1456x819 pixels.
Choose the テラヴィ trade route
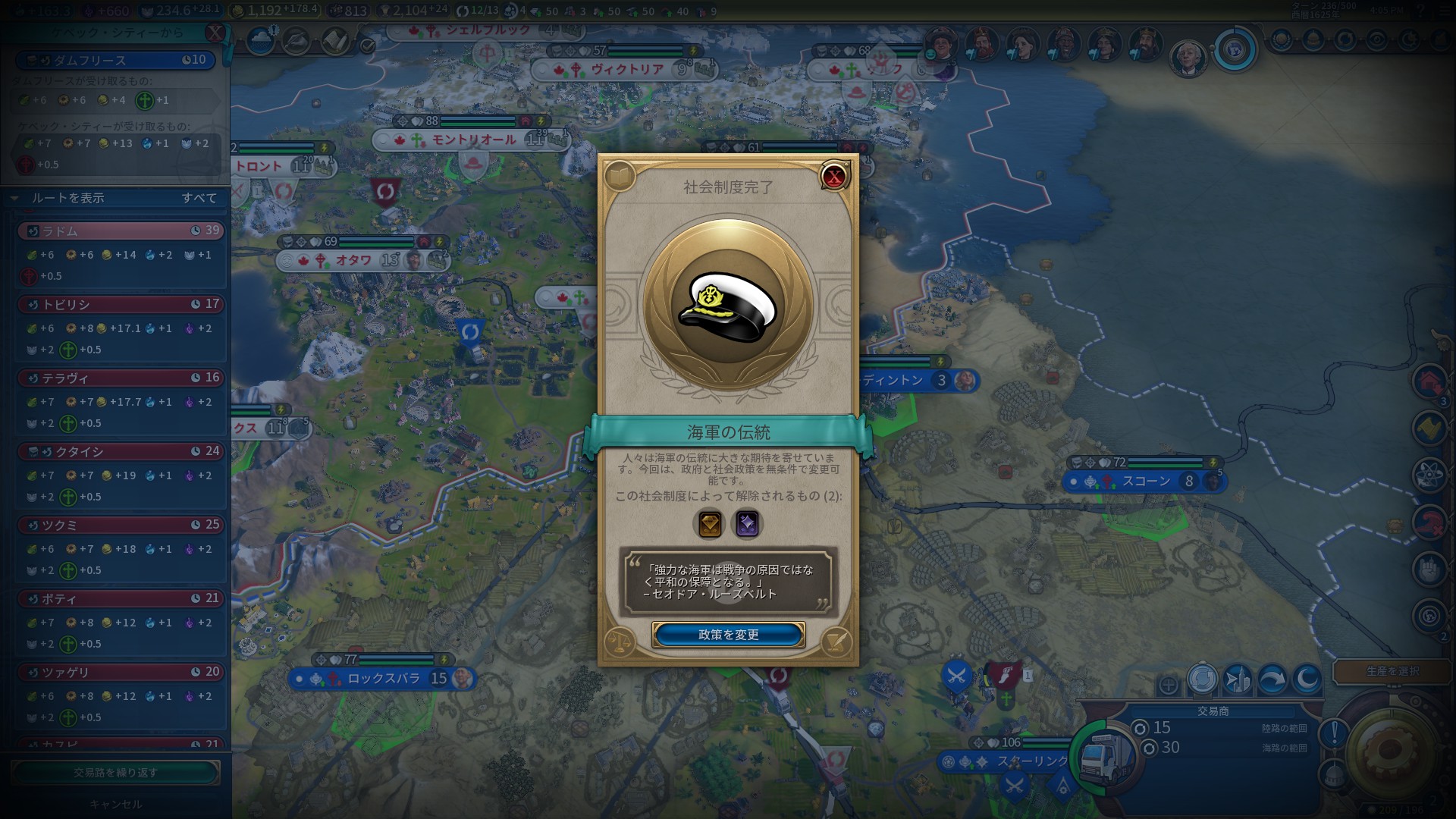click(121, 378)
